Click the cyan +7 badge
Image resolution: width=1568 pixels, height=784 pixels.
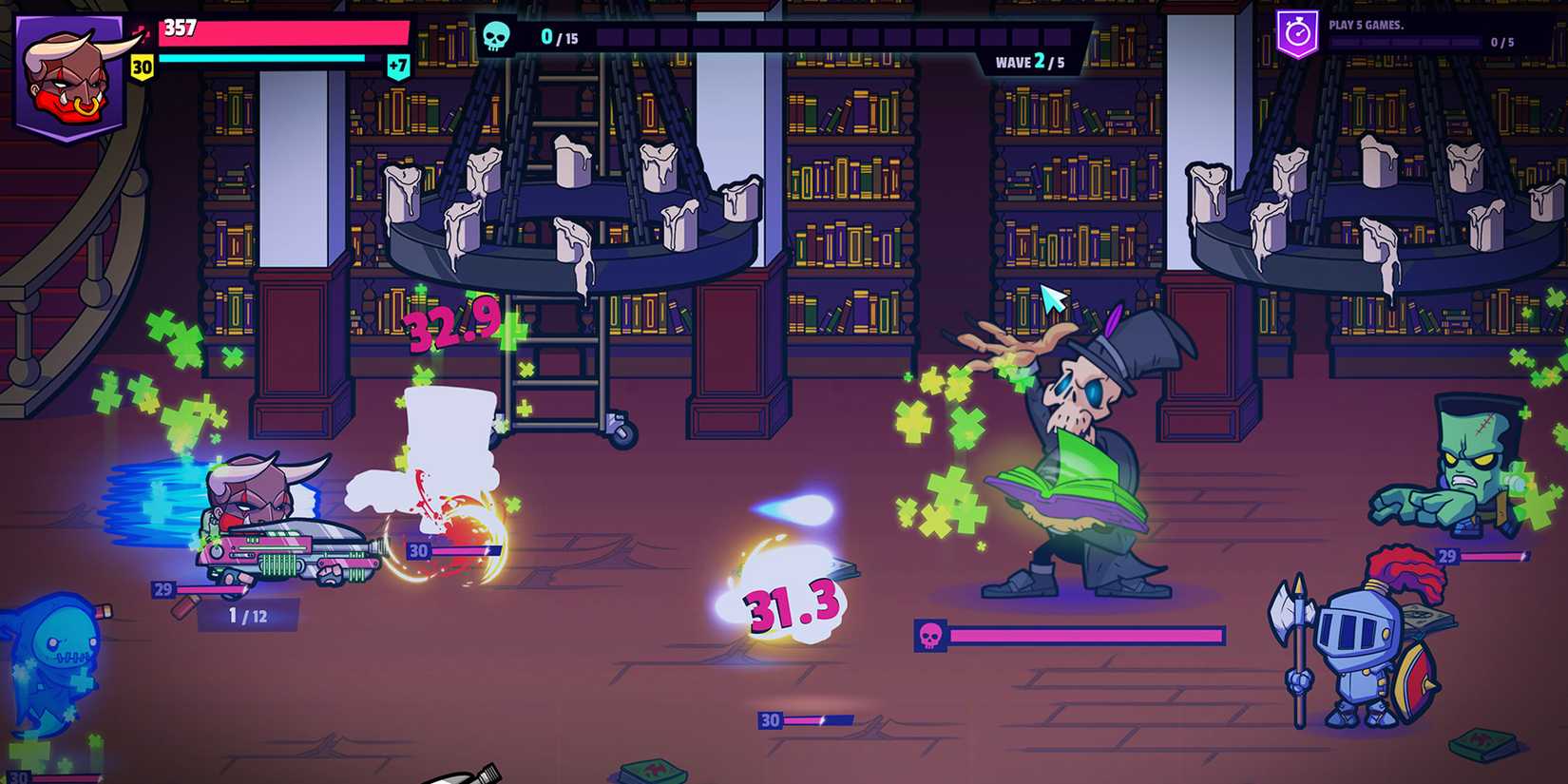[x=400, y=65]
